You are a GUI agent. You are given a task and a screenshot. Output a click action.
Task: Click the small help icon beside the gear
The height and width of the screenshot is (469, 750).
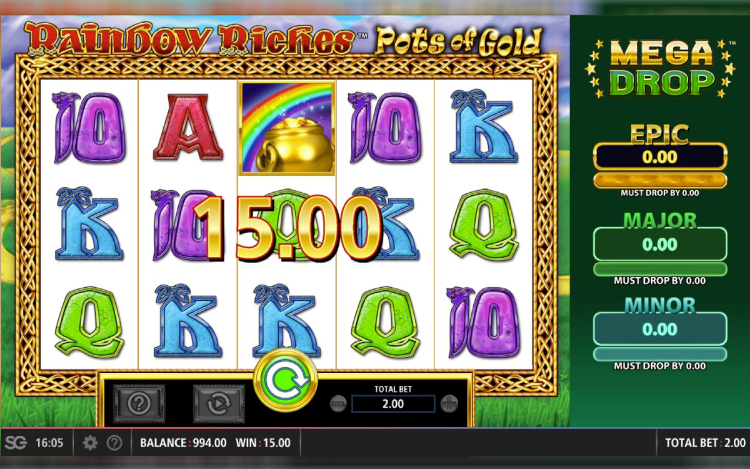[115, 443]
